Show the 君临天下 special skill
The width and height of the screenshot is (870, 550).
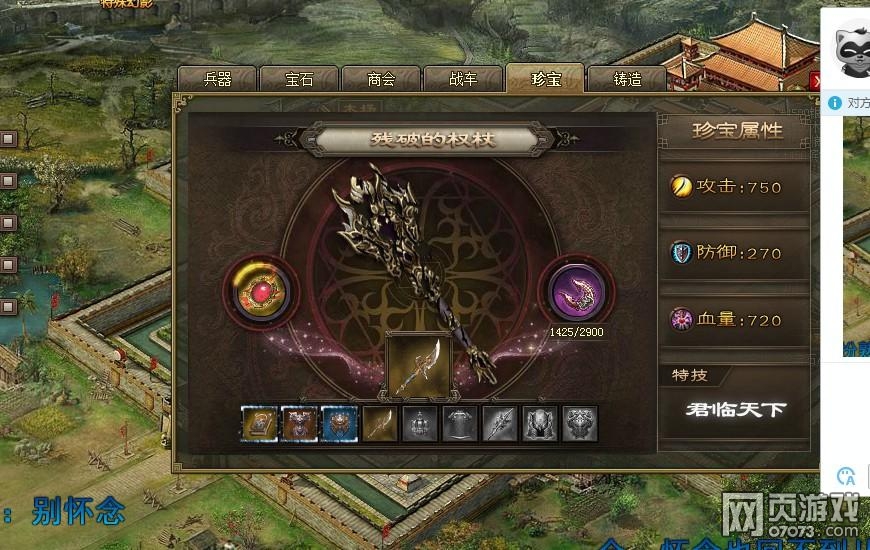[x=734, y=409]
